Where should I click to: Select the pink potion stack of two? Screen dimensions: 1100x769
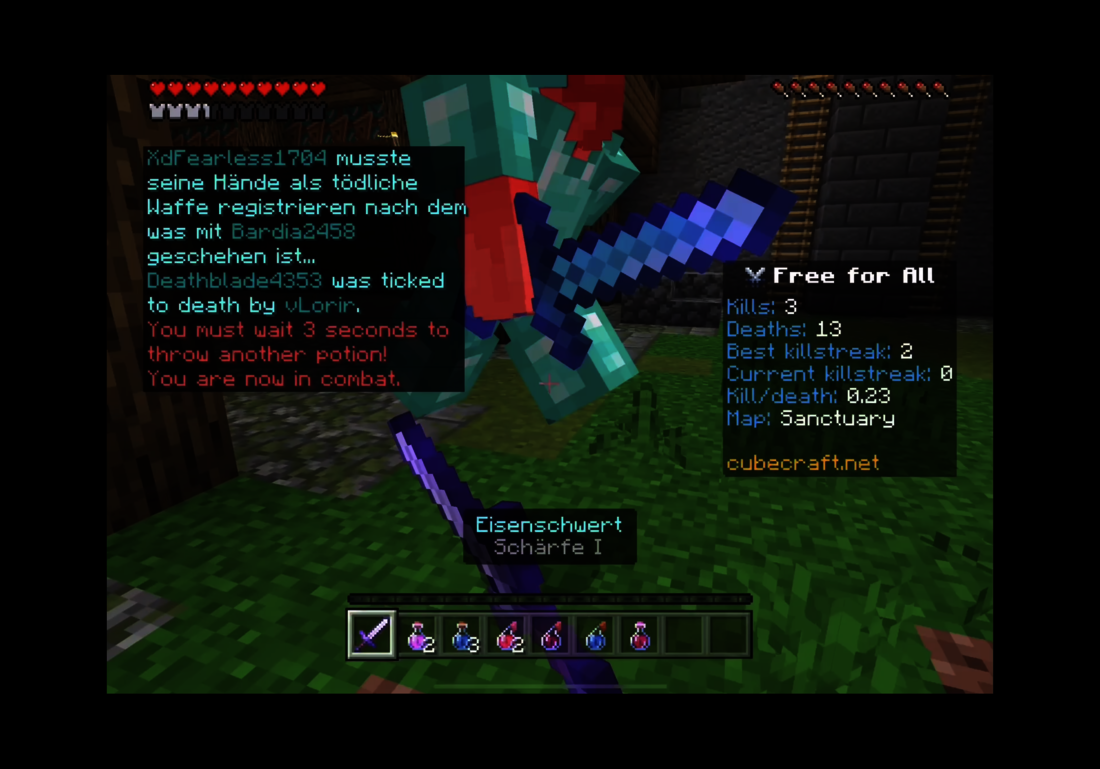[418, 634]
